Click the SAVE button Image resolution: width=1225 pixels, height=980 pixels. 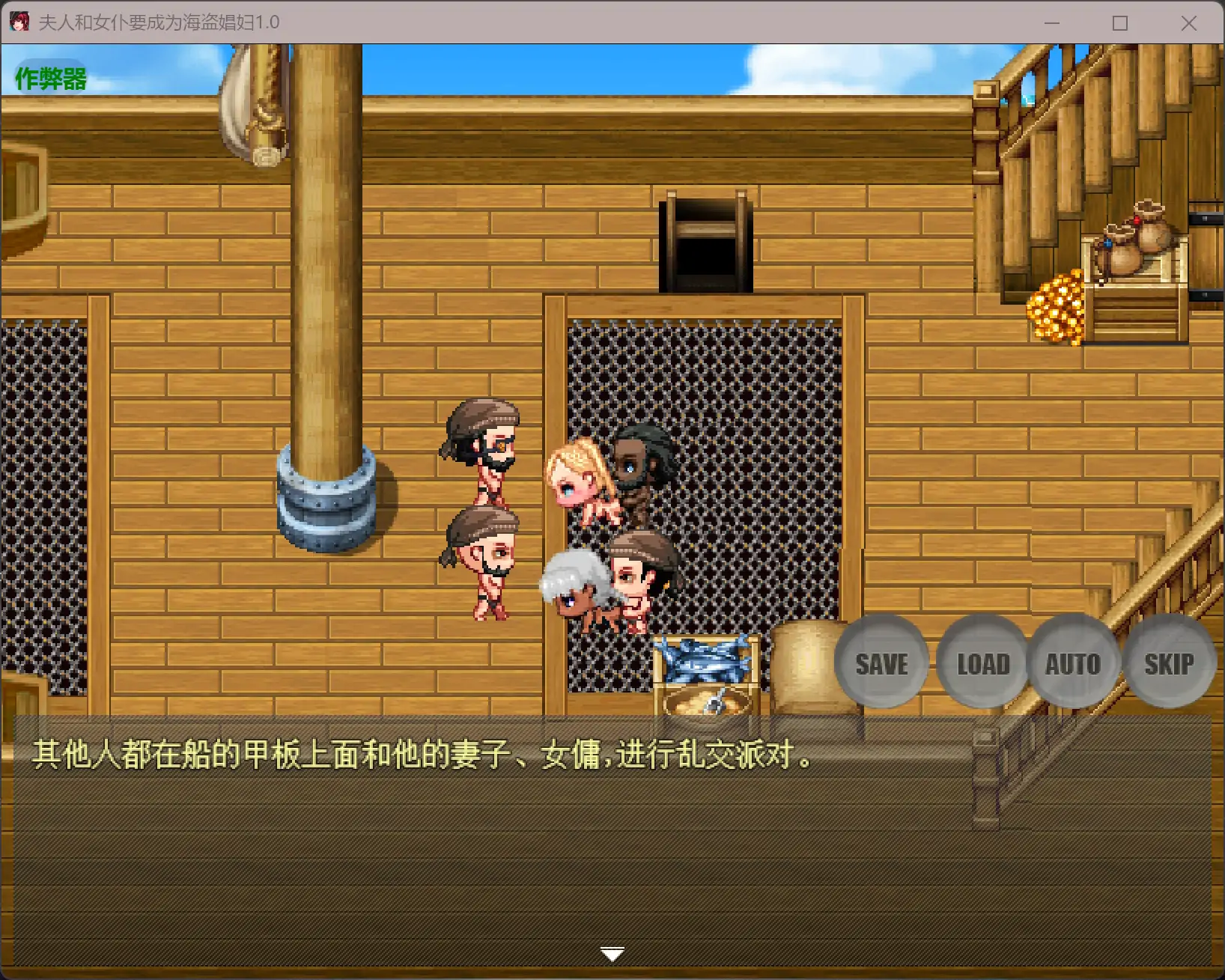[x=881, y=663]
